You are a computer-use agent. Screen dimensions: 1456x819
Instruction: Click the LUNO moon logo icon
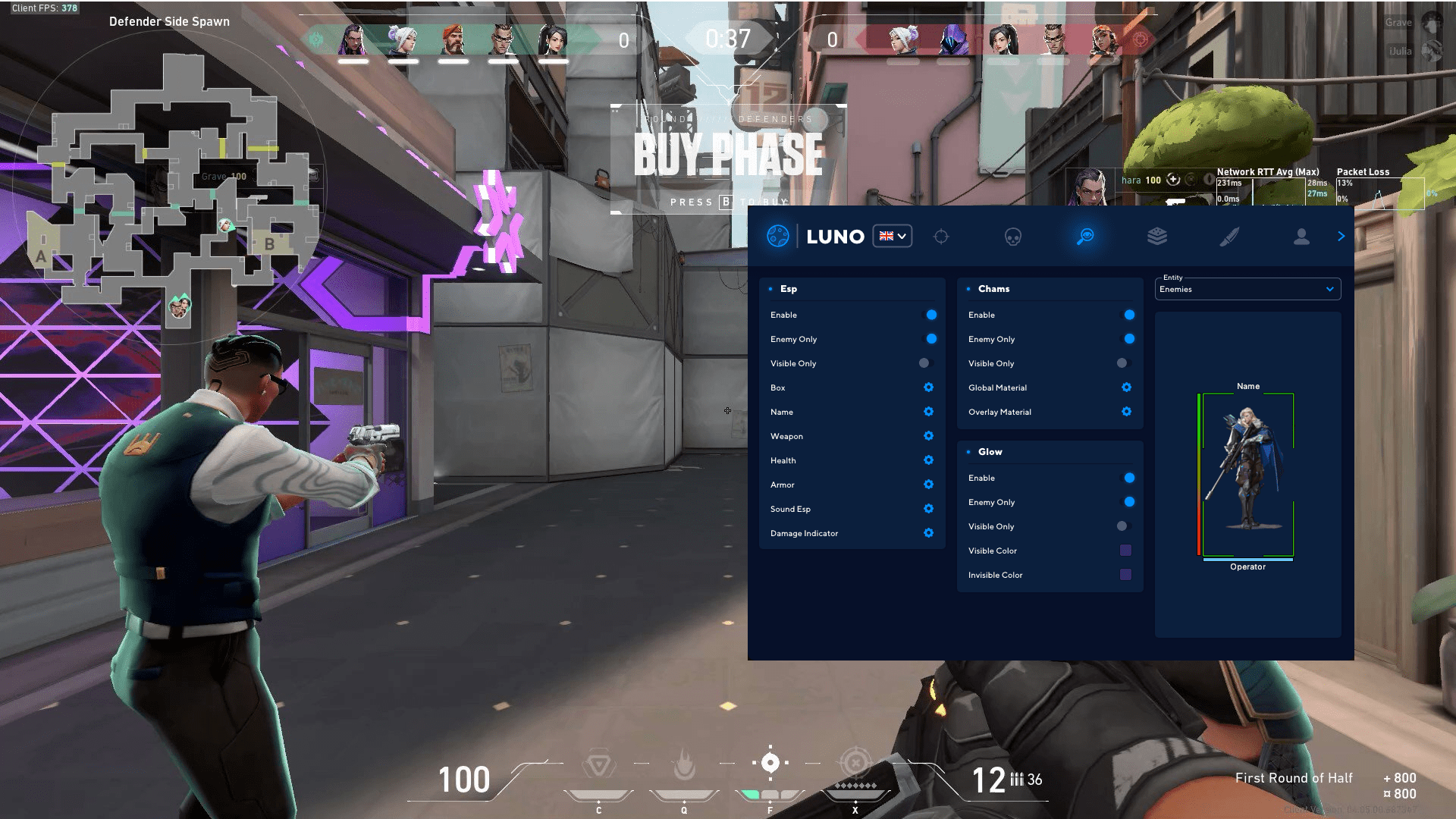[777, 236]
